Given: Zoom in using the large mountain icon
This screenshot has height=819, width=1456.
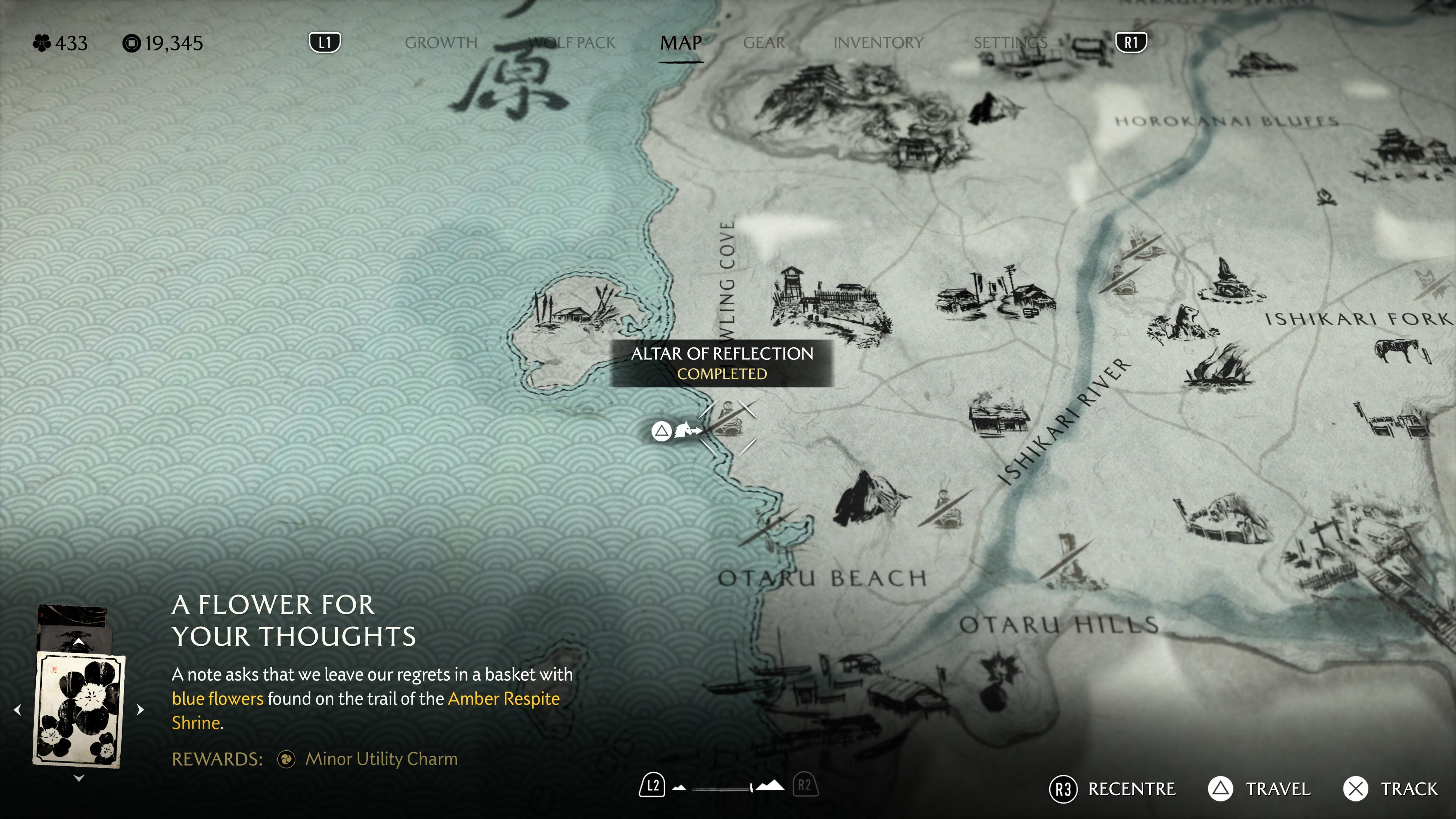Looking at the screenshot, I should point(770,786).
